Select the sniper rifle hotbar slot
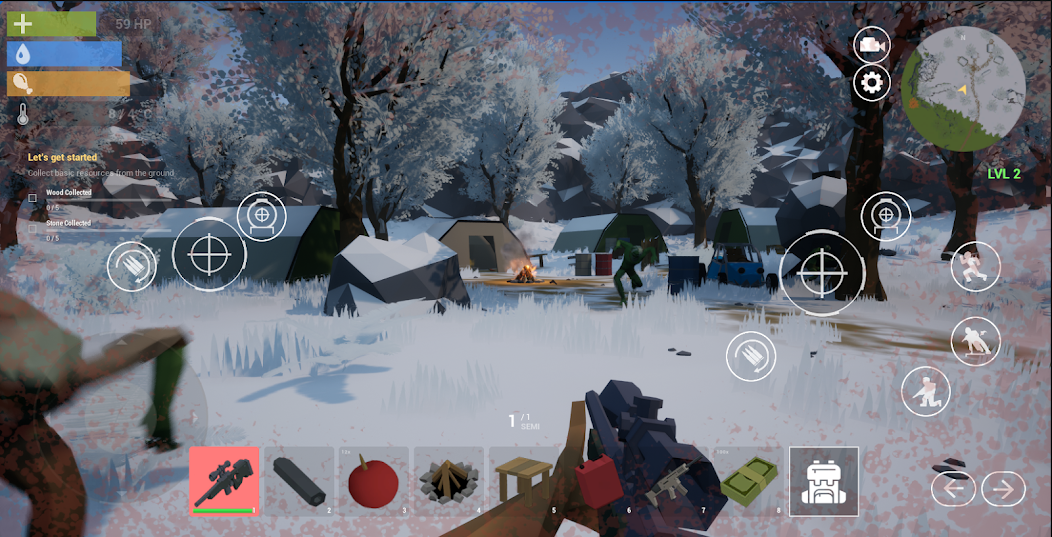The width and height of the screenshot is (1052, 537). click(225, 481)
